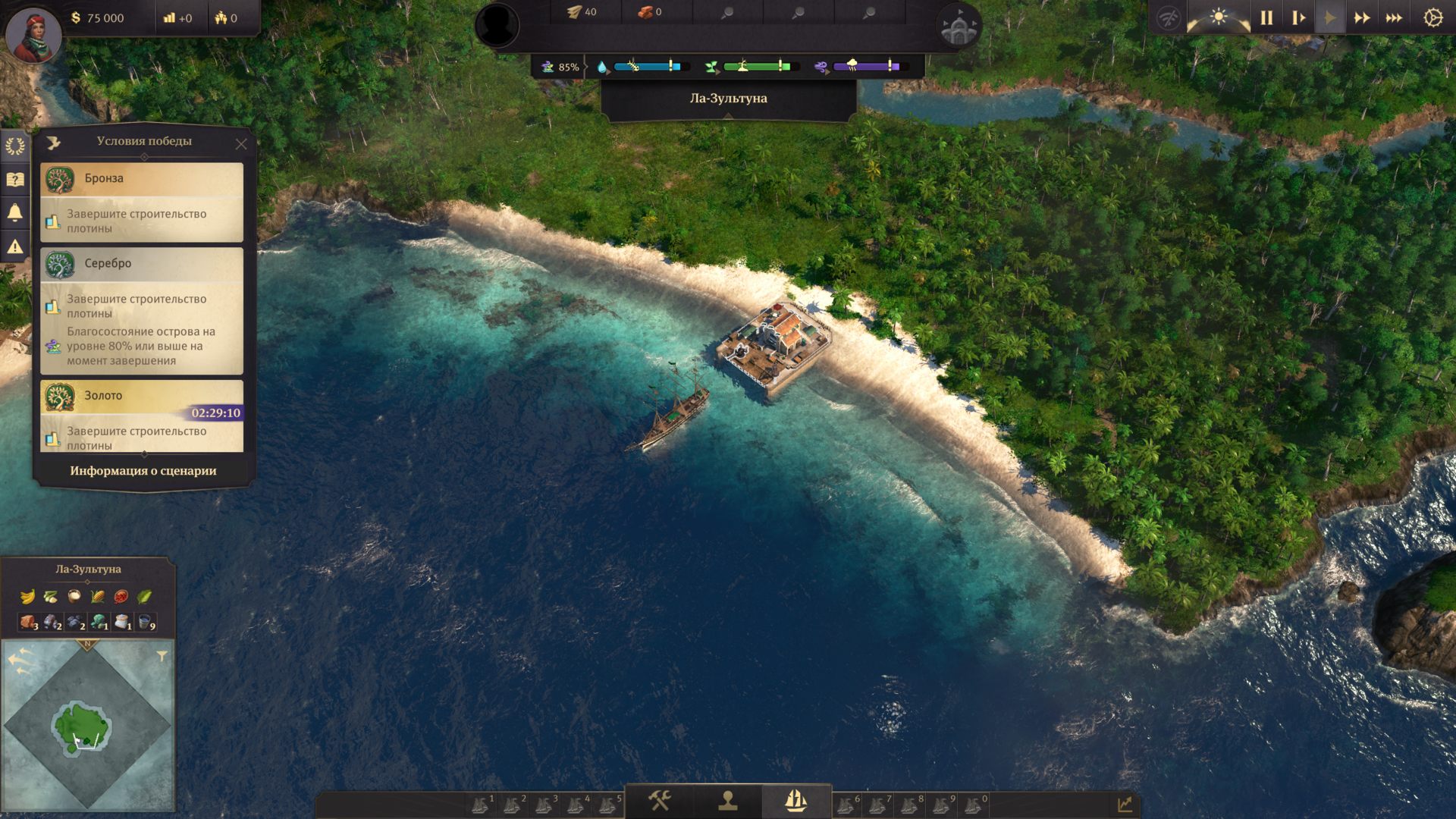This screenshot has width=1456, height=819.
Task: Switch to double fast-forward speed
Action: (x=1362, y=17)
